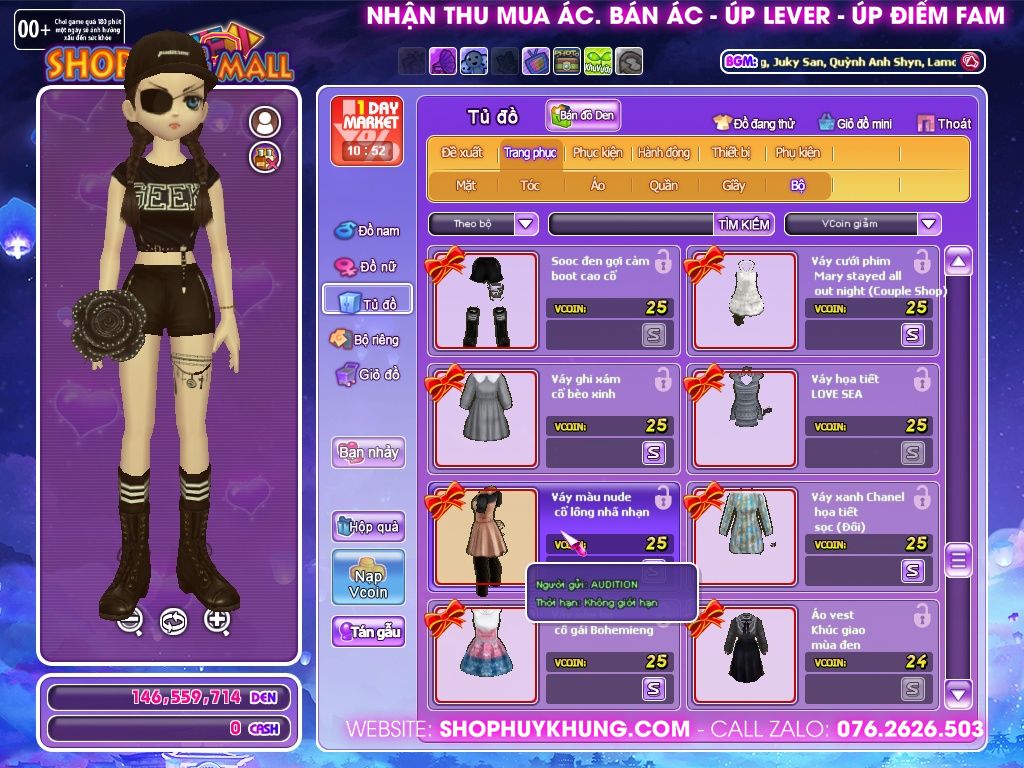1024x768 pixels.
Task: Choose the Áo subcategory
Action: pos(598,185)
